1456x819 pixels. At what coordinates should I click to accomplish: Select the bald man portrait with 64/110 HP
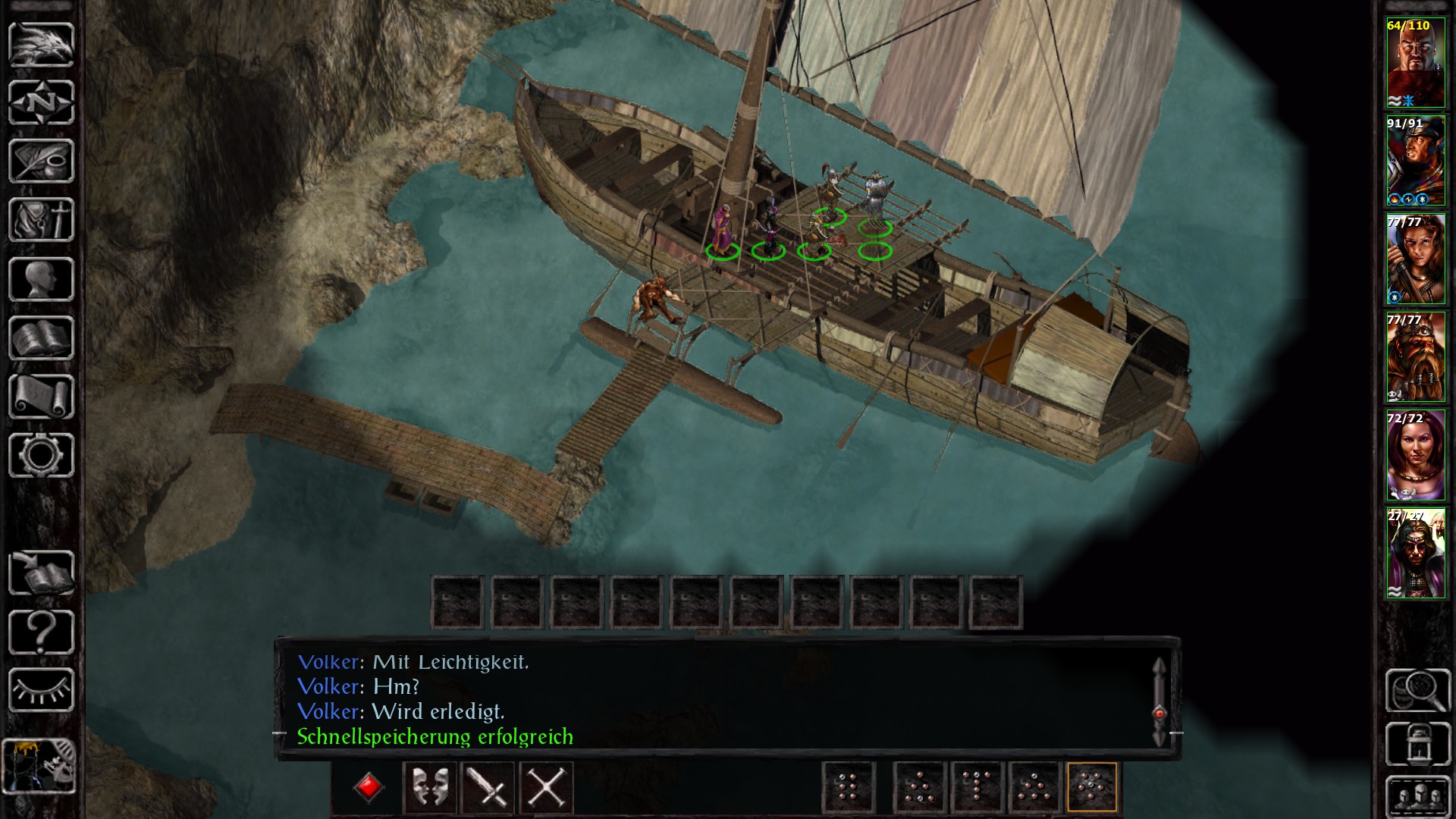pyautogui.click(x=1415, y=64)
